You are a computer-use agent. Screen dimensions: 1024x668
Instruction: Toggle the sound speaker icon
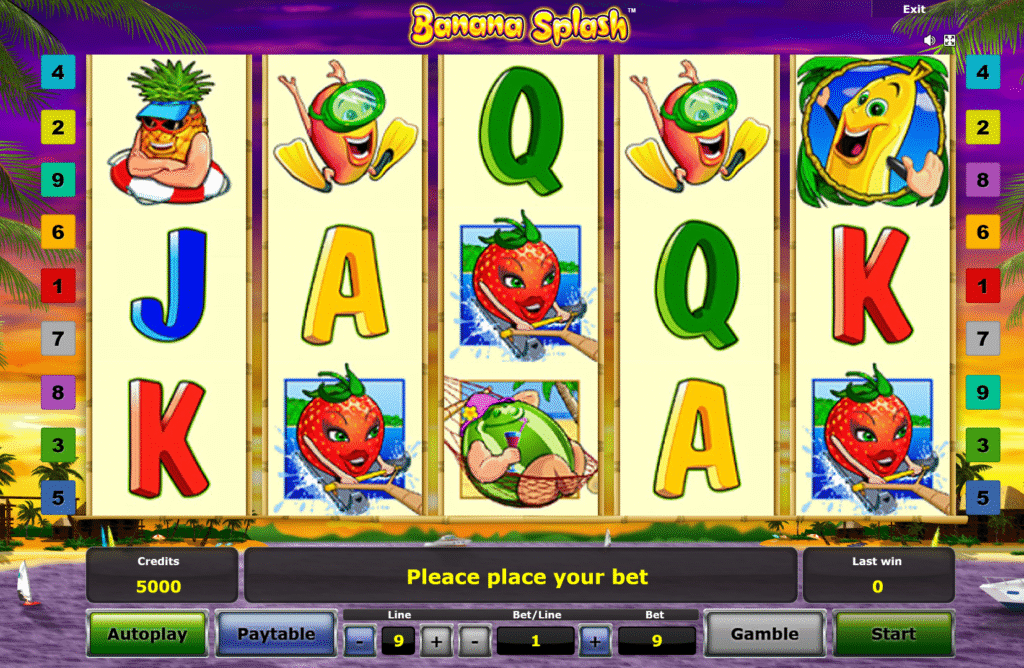[x=930, y=41]
